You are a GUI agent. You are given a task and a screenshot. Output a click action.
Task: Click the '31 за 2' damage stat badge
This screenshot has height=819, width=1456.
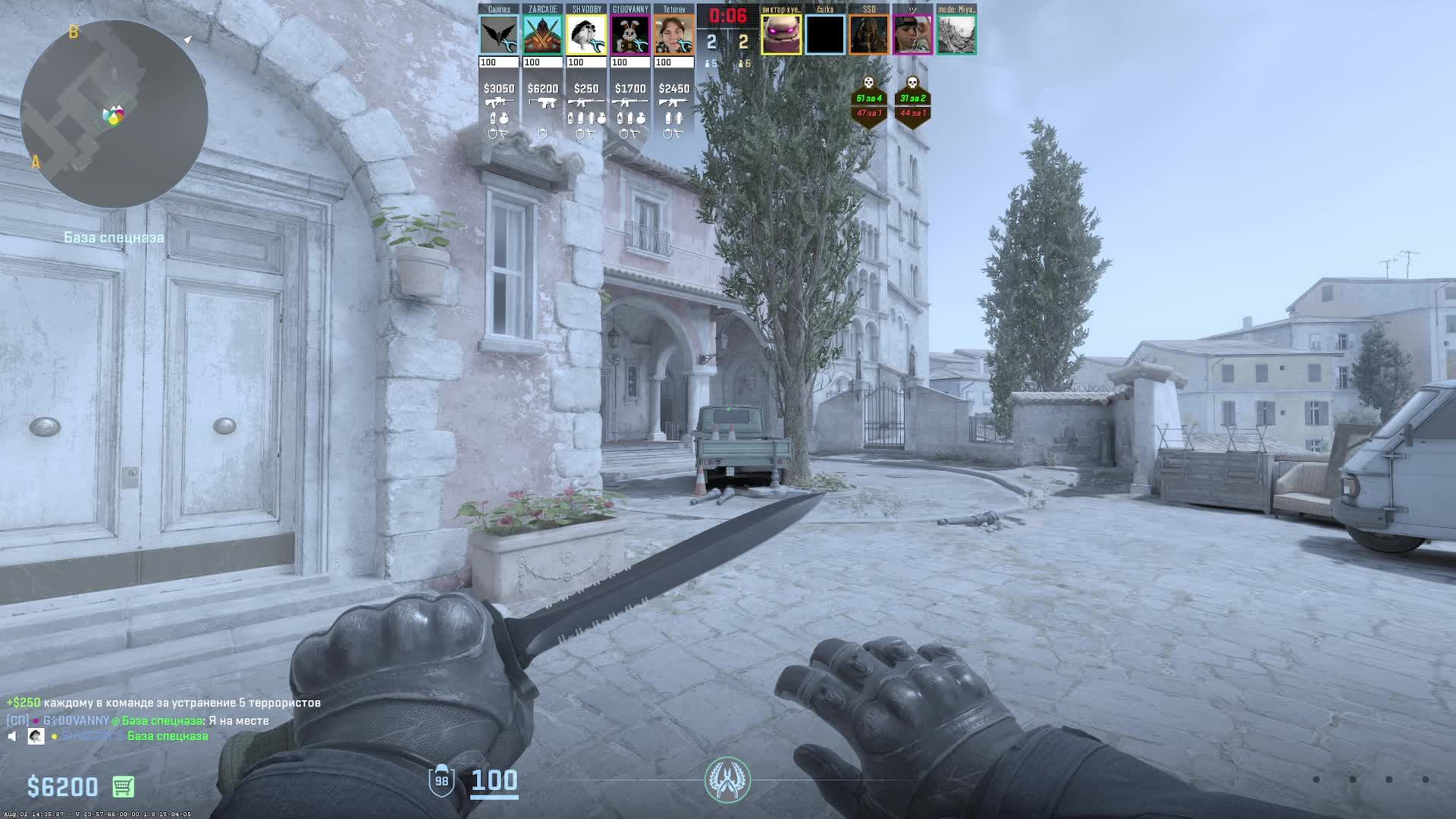912,99
